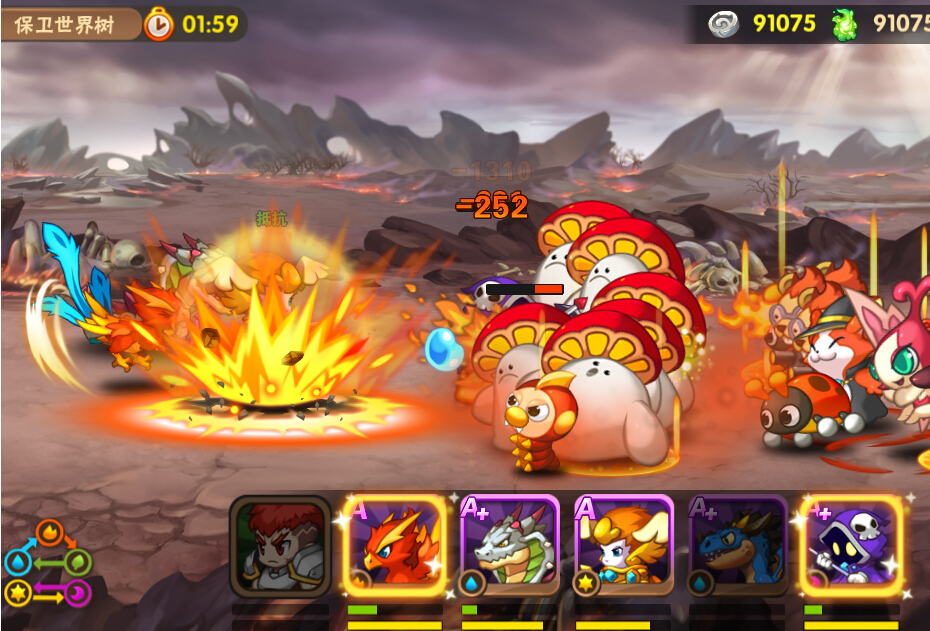Select the red-haired knight hero portrait
The height and width of the screenshot is (631, 930).
pos(280,545)
